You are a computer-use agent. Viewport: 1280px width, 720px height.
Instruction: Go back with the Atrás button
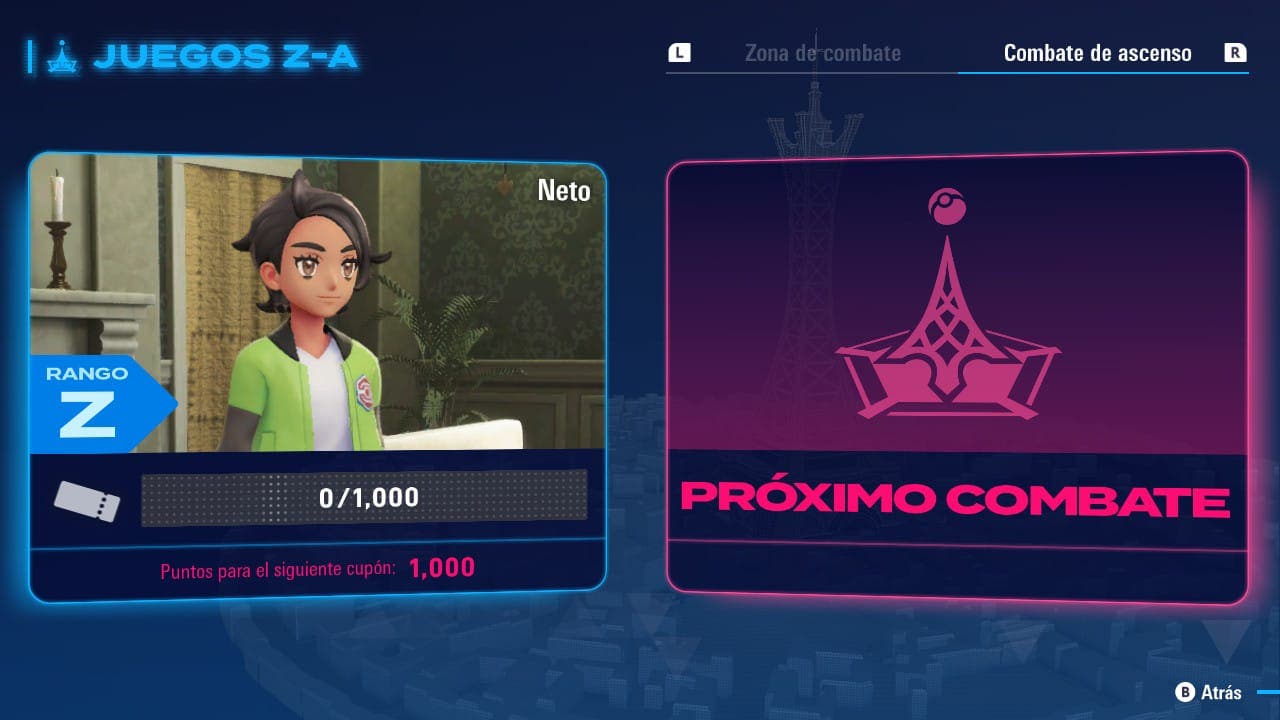click(1210, 692)
